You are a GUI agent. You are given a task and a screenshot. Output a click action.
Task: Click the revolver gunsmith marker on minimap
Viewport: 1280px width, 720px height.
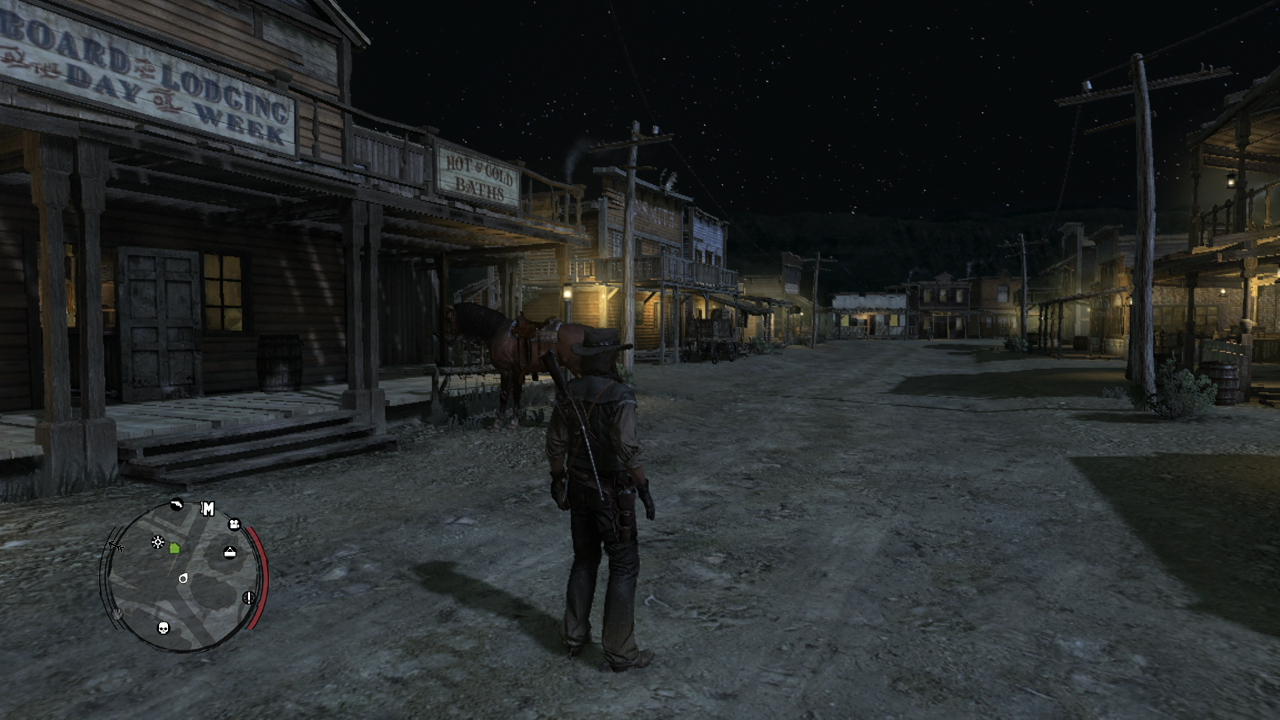(x=177, y=505)
